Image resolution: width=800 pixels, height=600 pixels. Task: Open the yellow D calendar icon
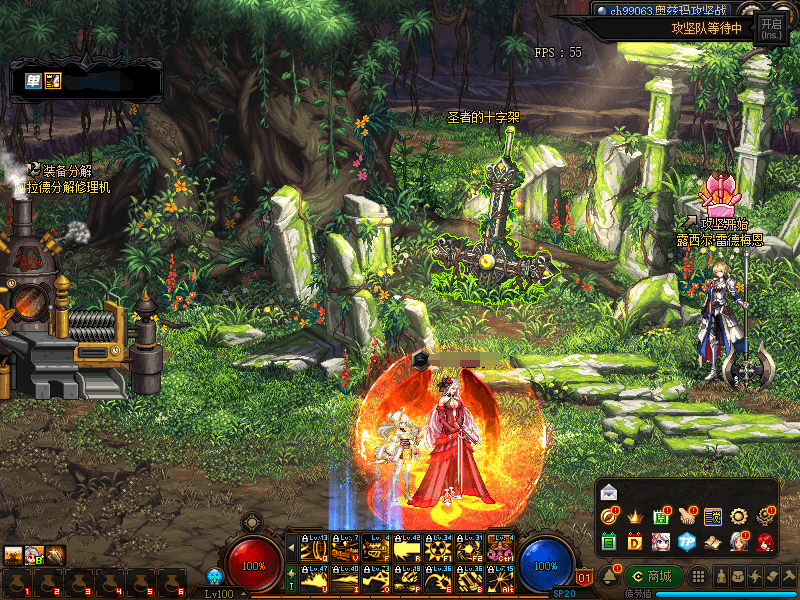click(x=634, y=542)
